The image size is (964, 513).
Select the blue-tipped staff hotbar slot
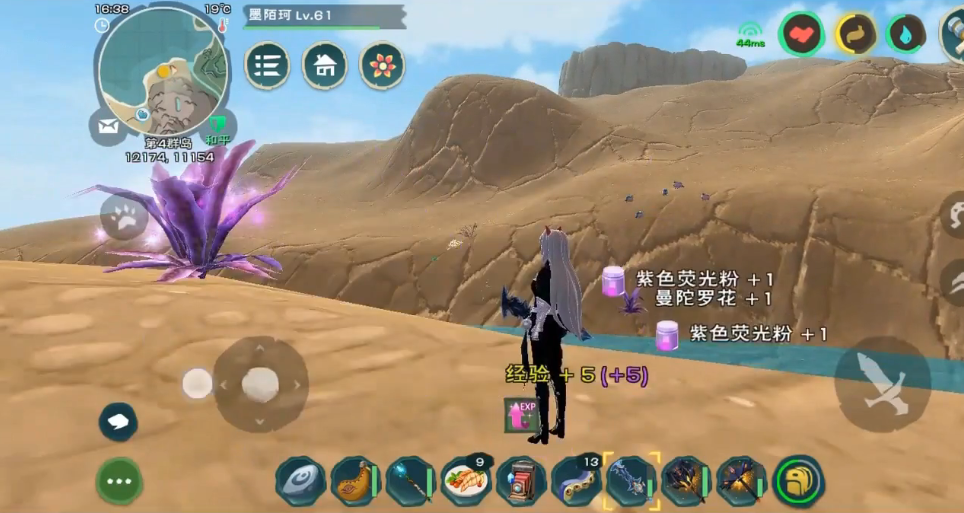[409, 481]
